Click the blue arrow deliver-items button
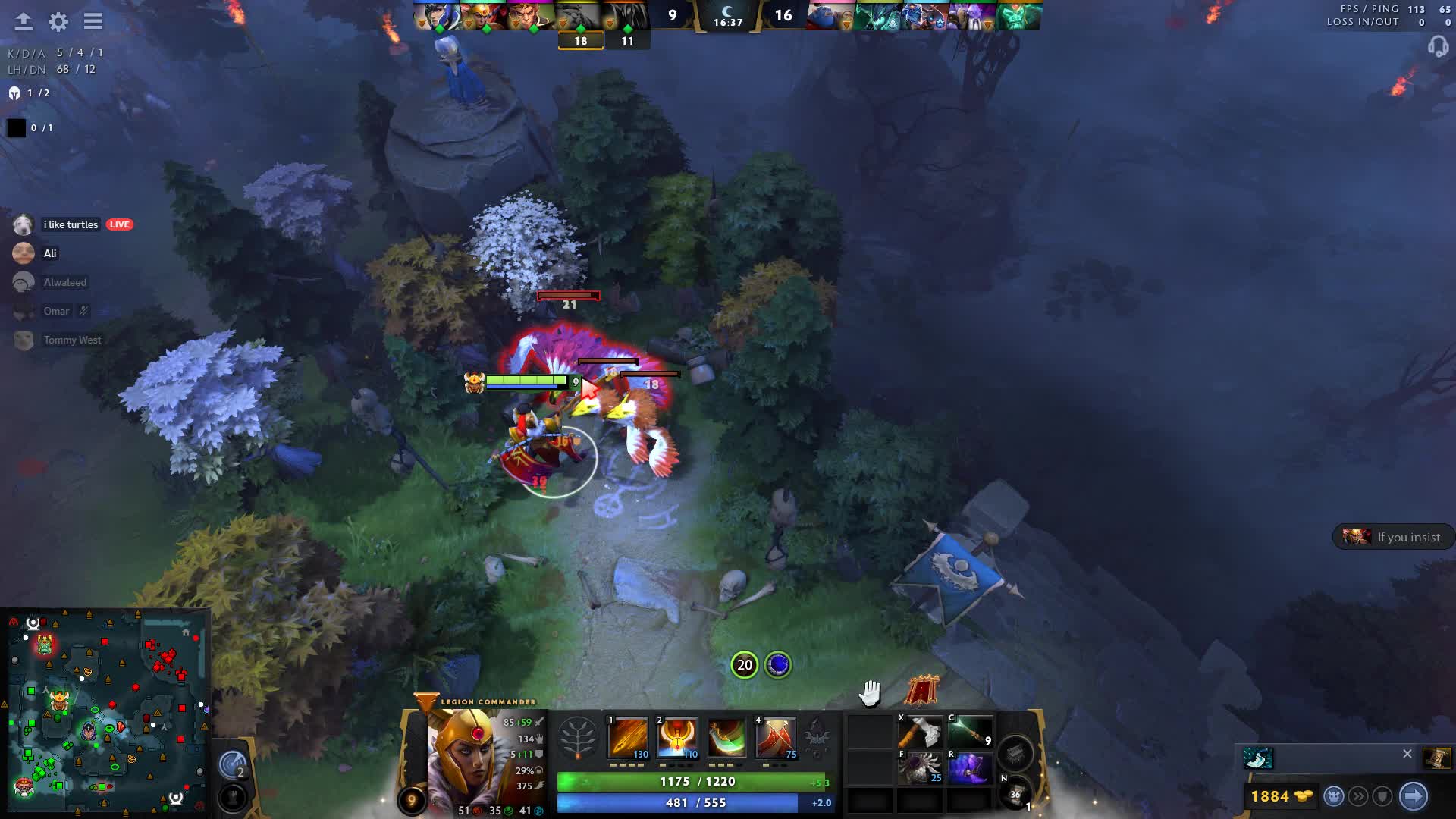The height and width of the screenshot is (819, 1456). 1414,796
